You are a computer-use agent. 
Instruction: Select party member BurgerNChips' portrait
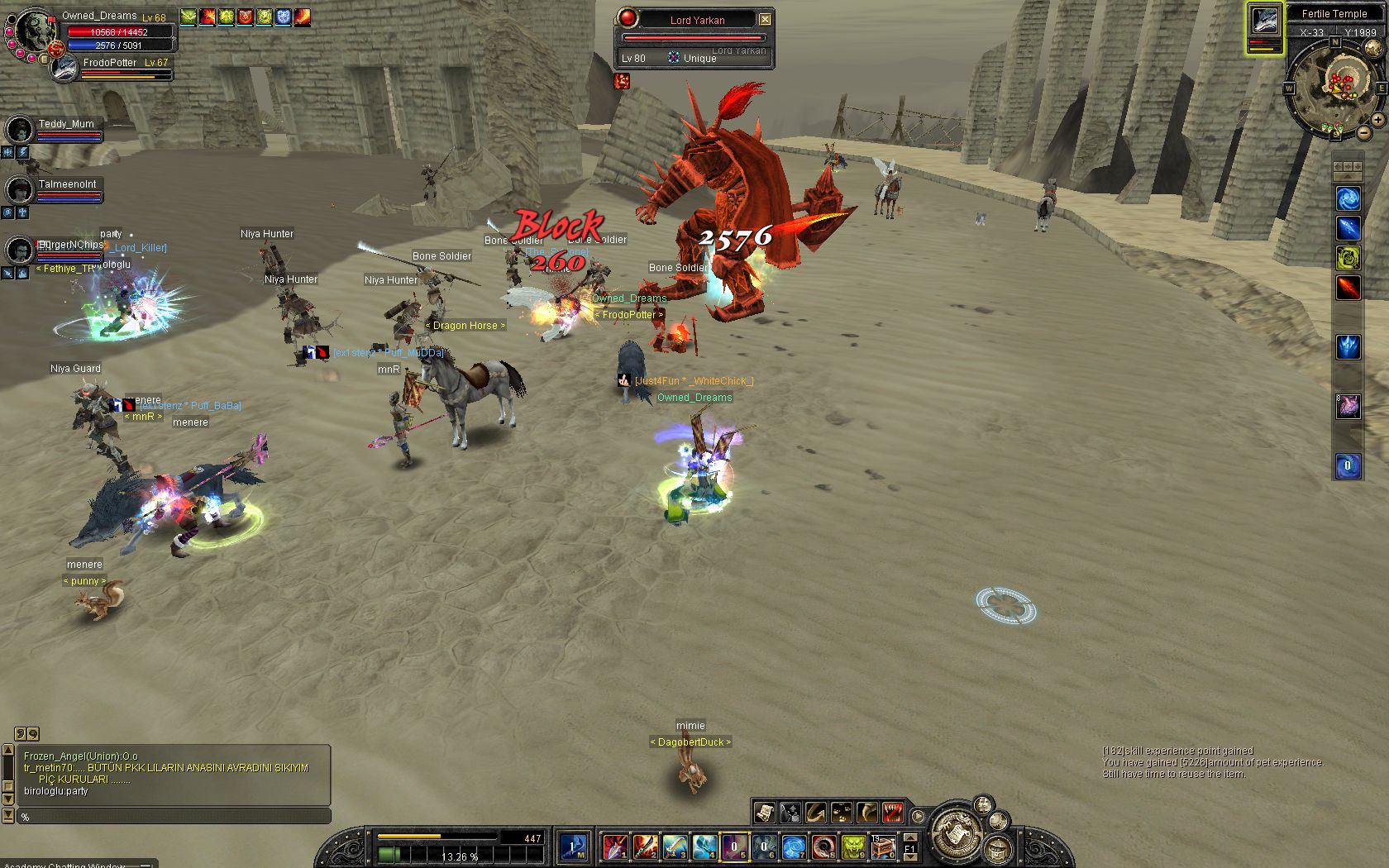click(x=19, y=250)
